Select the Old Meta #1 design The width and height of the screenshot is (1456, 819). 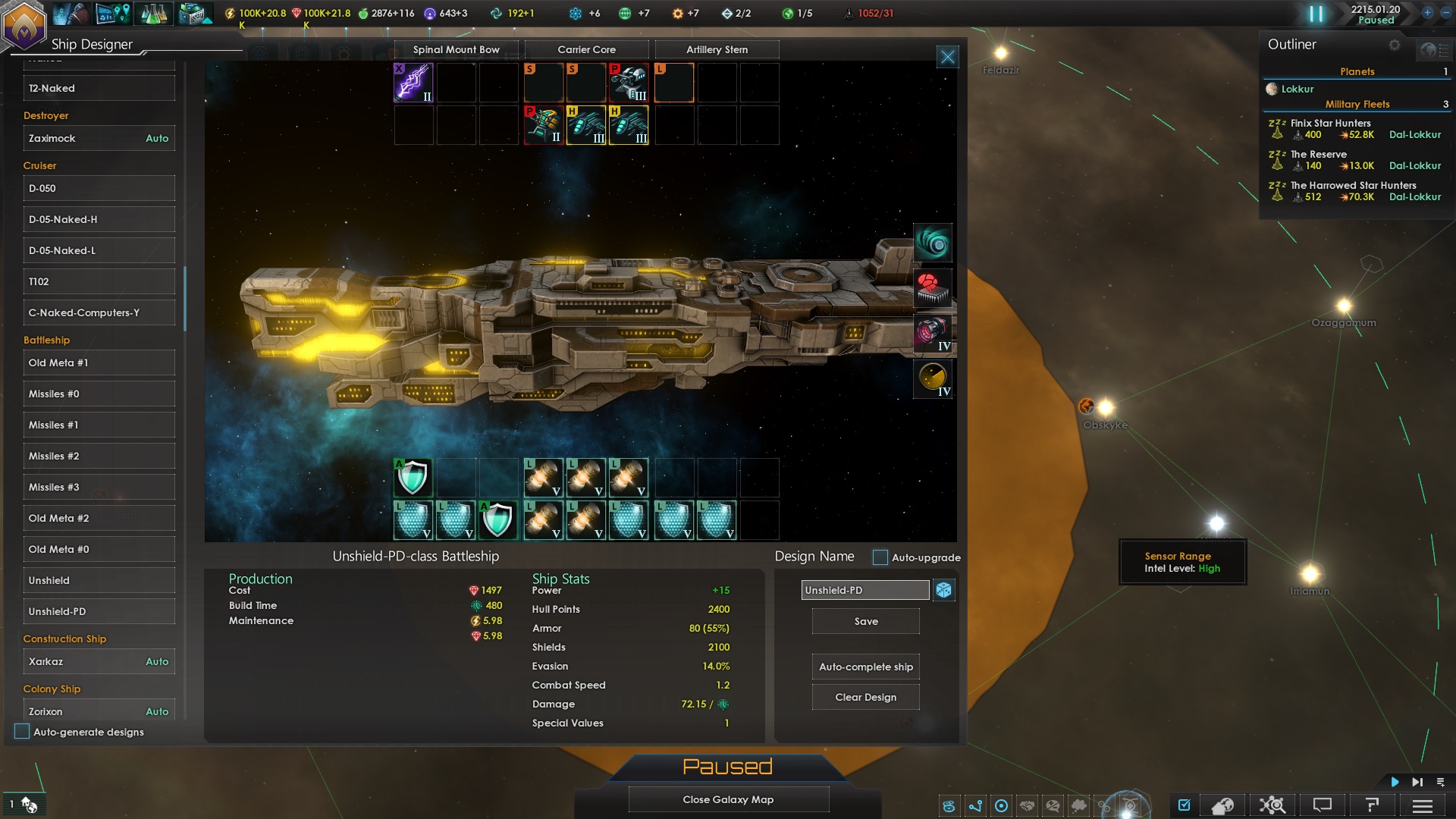point(99,362)
